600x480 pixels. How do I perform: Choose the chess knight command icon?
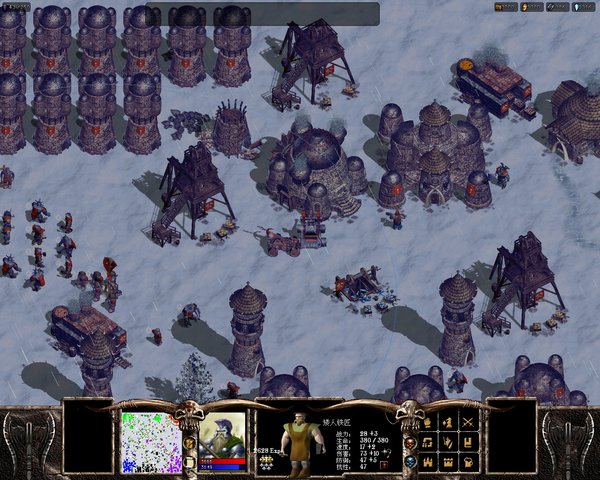pos(448,421)
